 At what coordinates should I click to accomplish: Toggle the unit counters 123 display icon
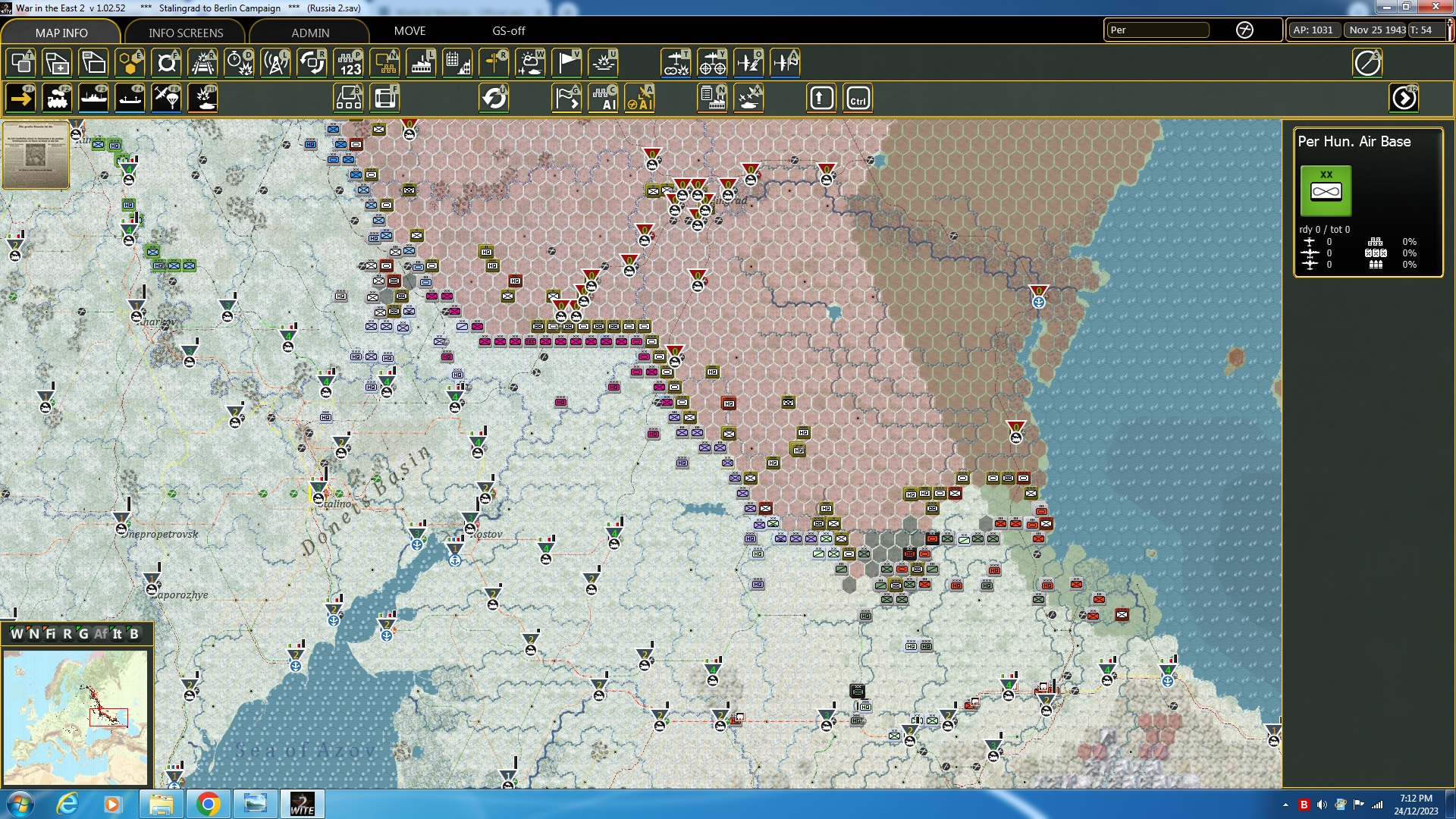[x=348, y=63]
